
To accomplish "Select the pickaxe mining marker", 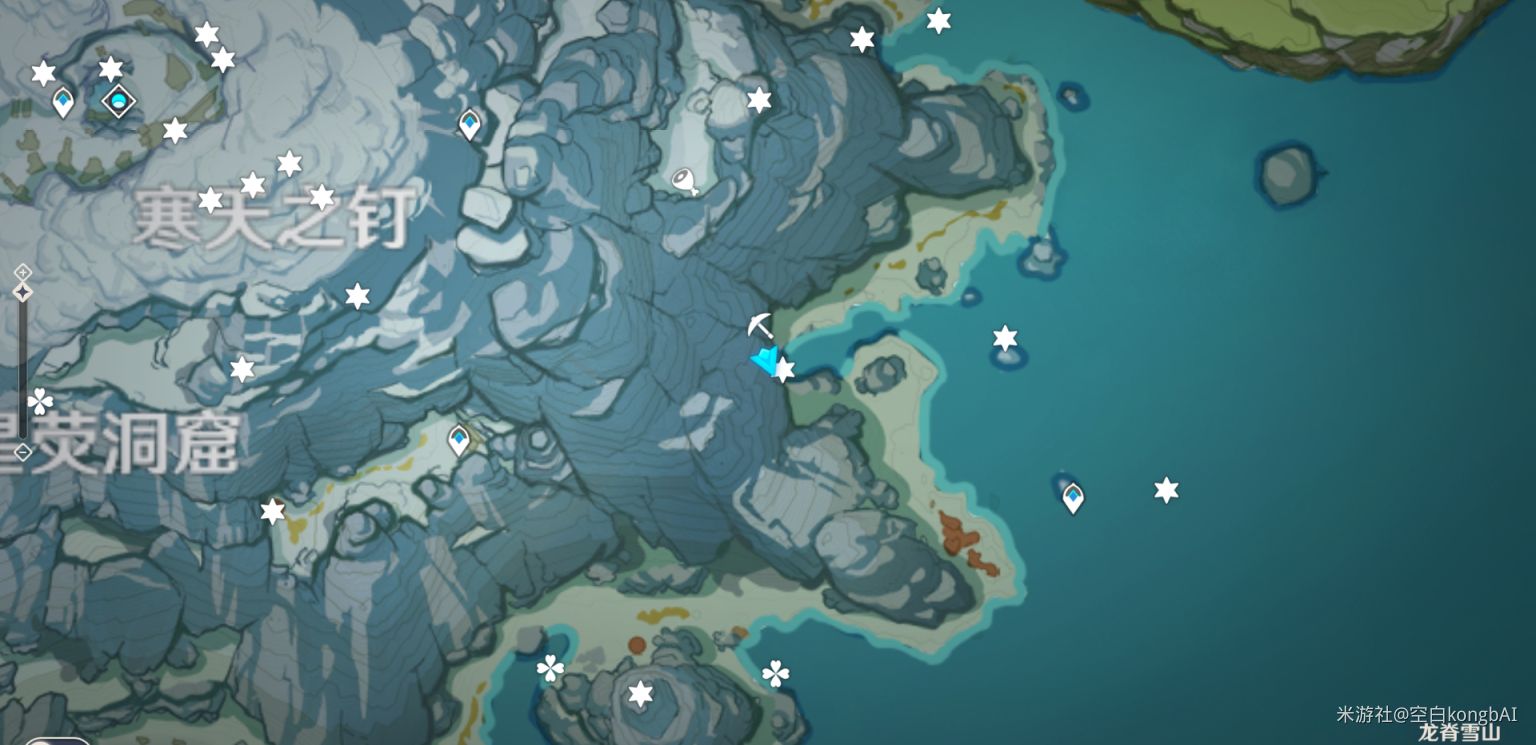I will coord(760,326).
